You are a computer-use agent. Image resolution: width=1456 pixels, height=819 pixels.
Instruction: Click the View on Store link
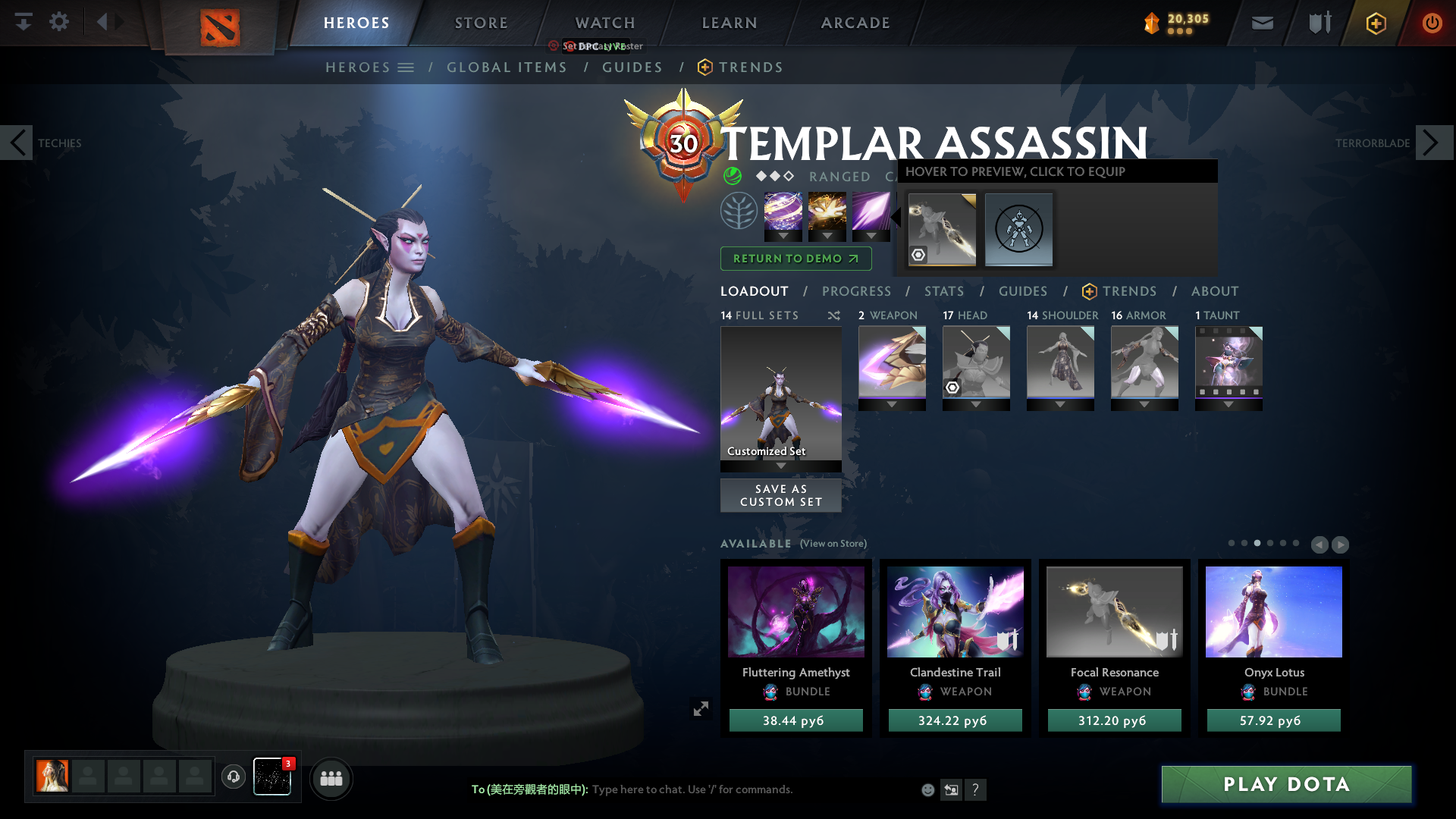pyautogui.click(x=832, y=544)
